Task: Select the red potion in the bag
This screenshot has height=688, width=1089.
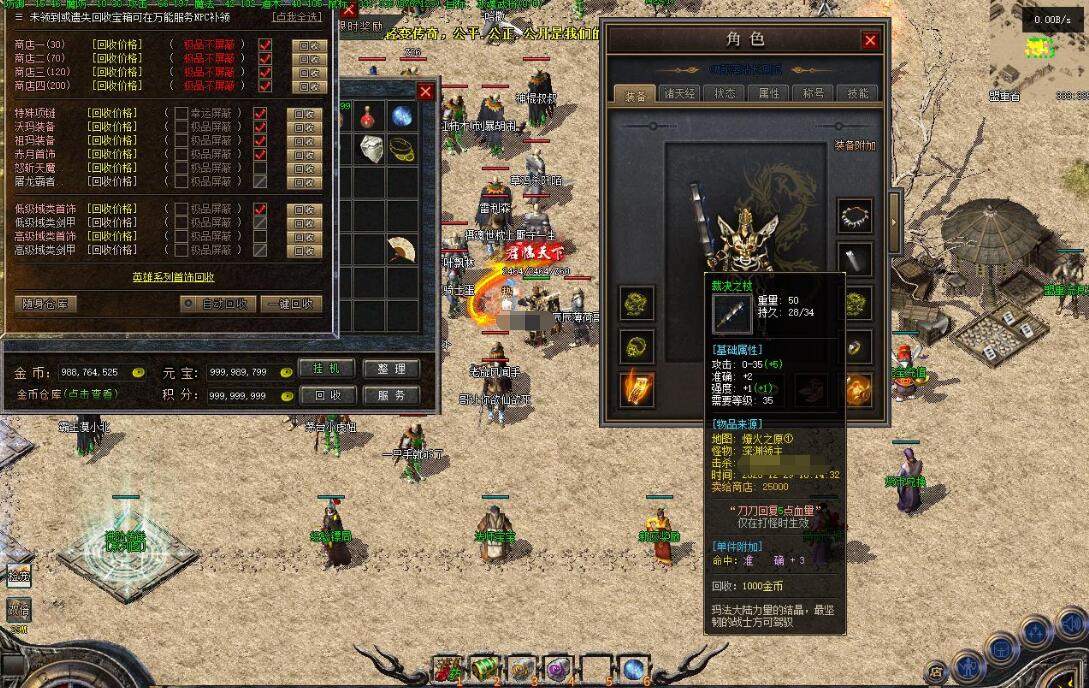Action: [369, 116]
